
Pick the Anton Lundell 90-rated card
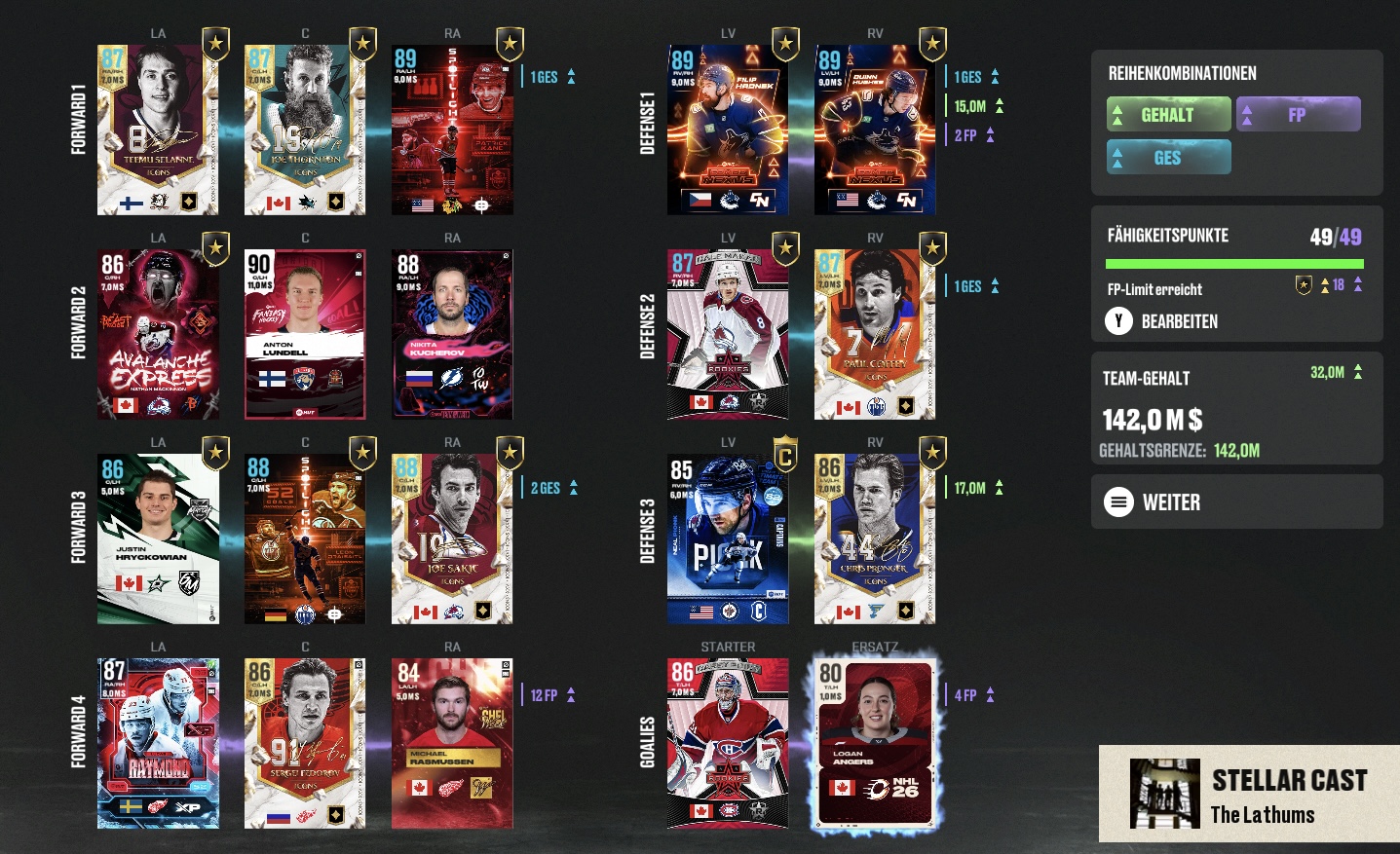tap(305, 334)
